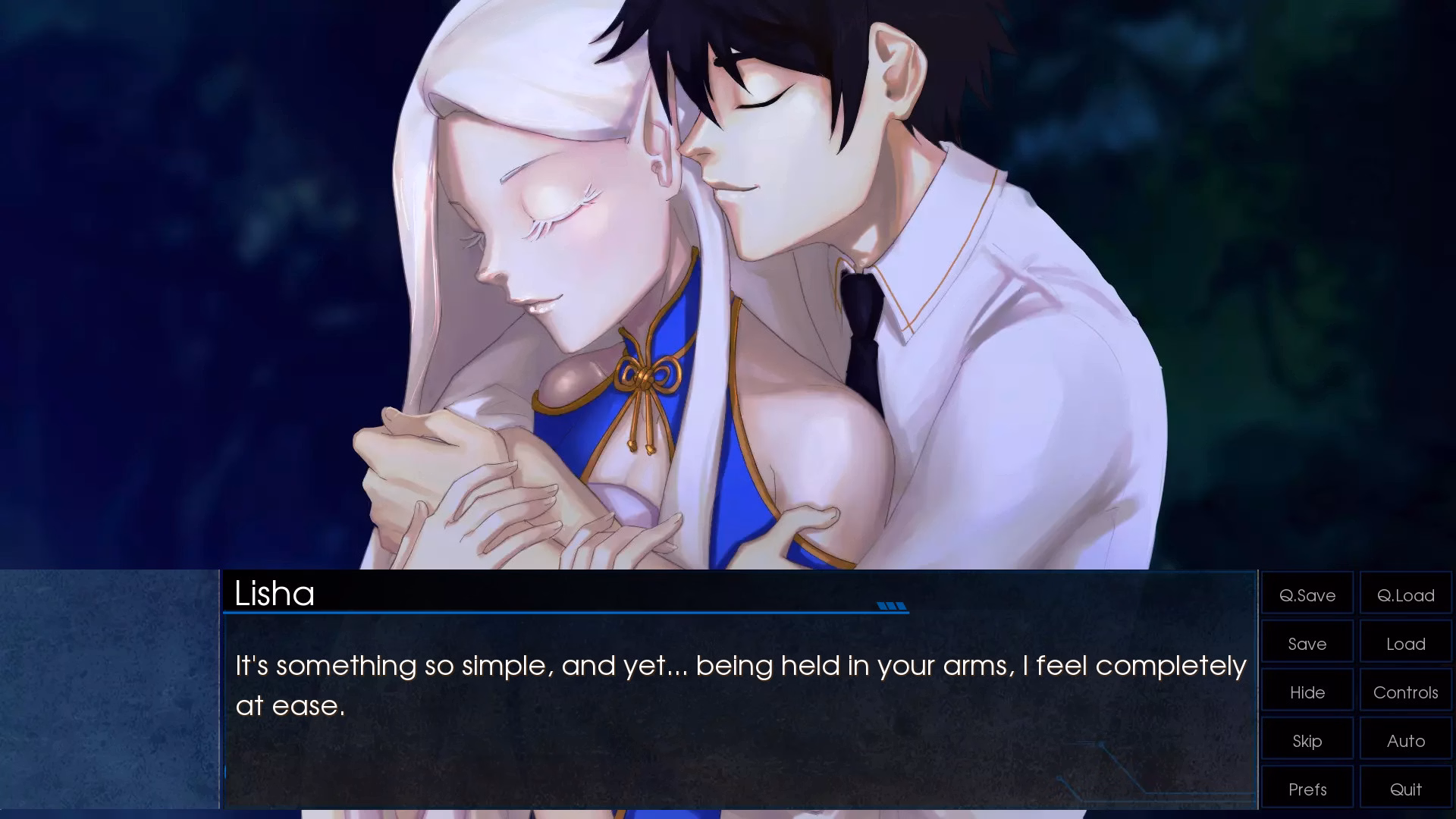Click the Q.Save quick save button
The height and width of the screenshot is (819, 1456).
tap(1307, 595)
